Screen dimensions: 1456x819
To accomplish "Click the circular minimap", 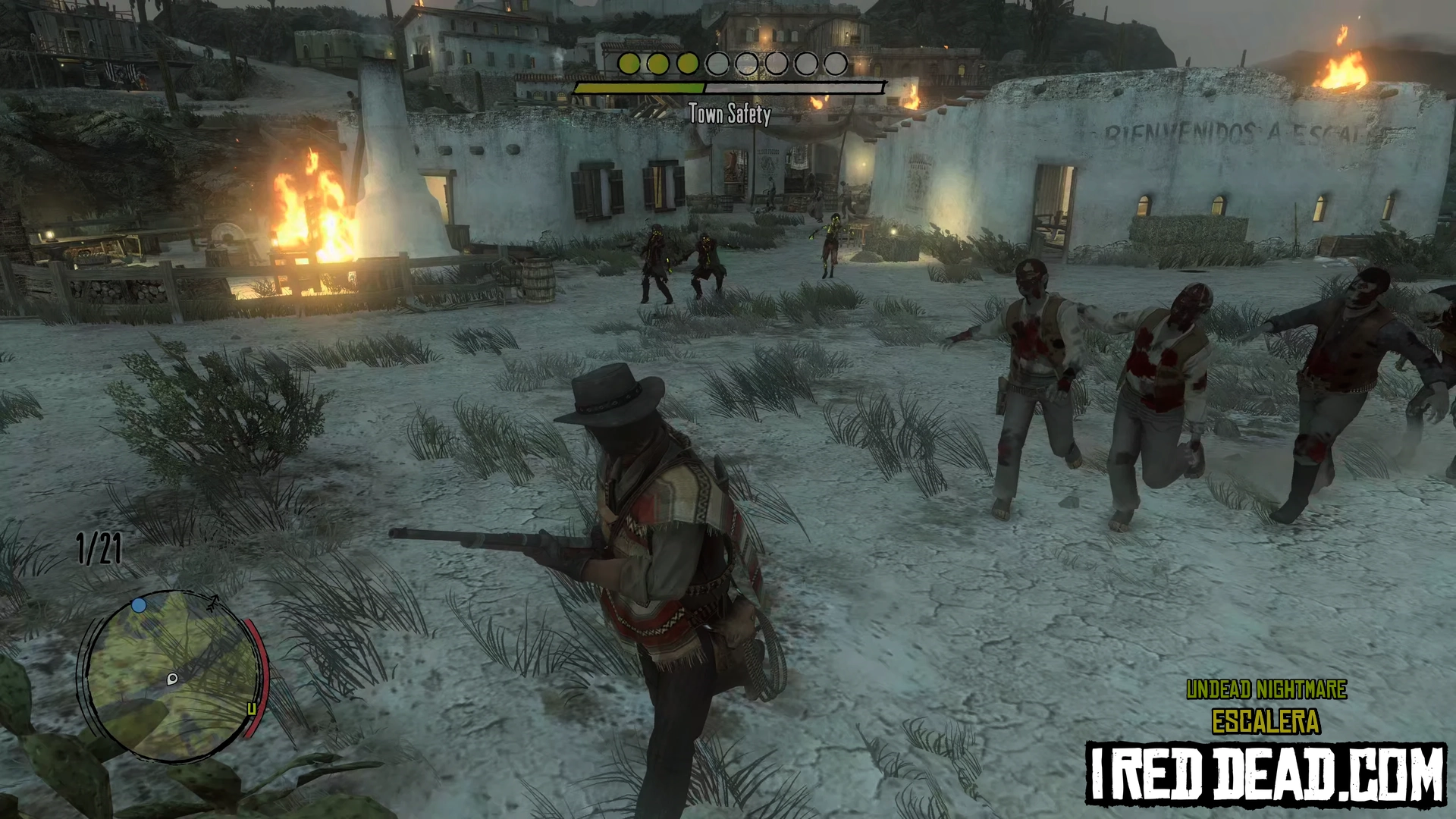I will (x=170, y=675).
